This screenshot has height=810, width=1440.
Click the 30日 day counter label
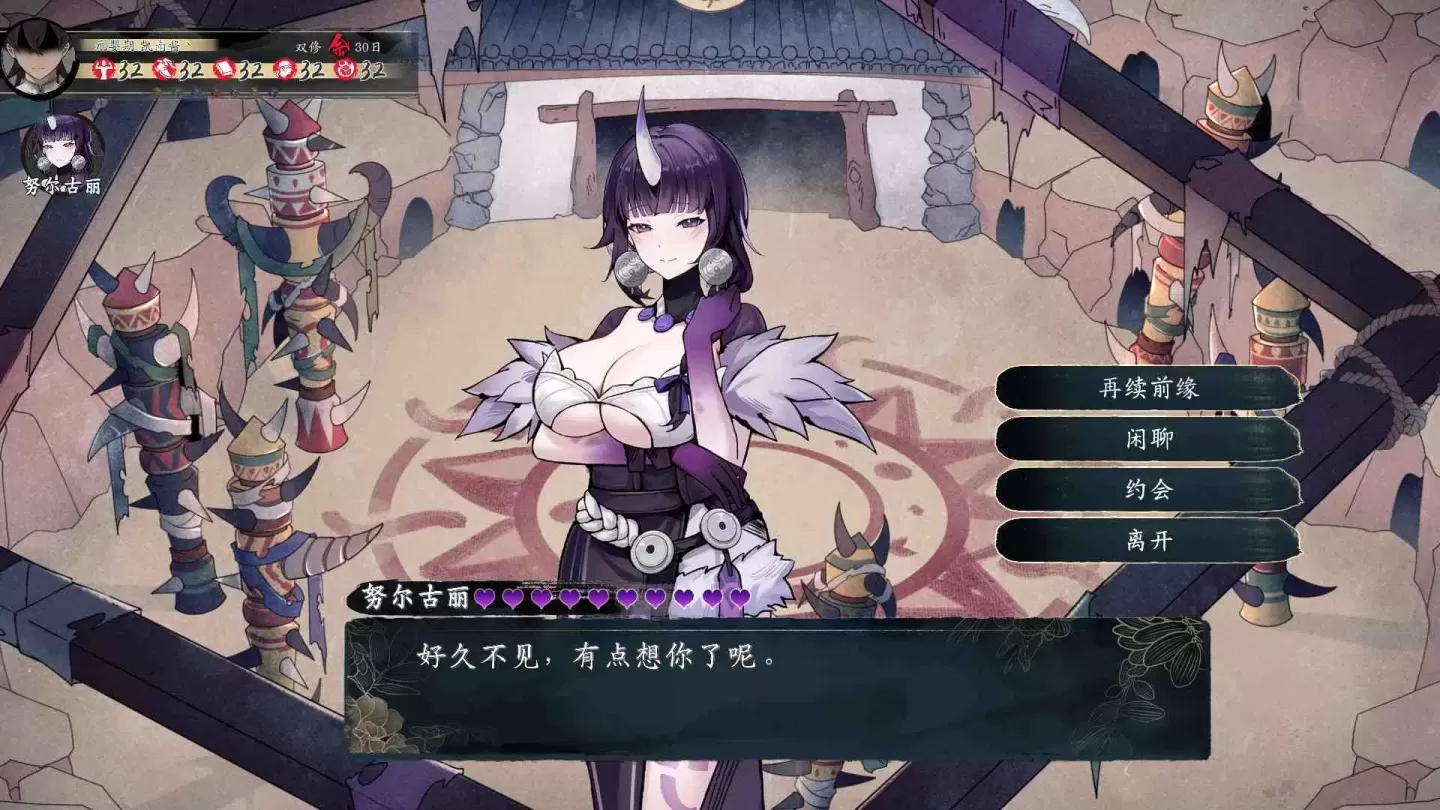(x=368, y=47)
